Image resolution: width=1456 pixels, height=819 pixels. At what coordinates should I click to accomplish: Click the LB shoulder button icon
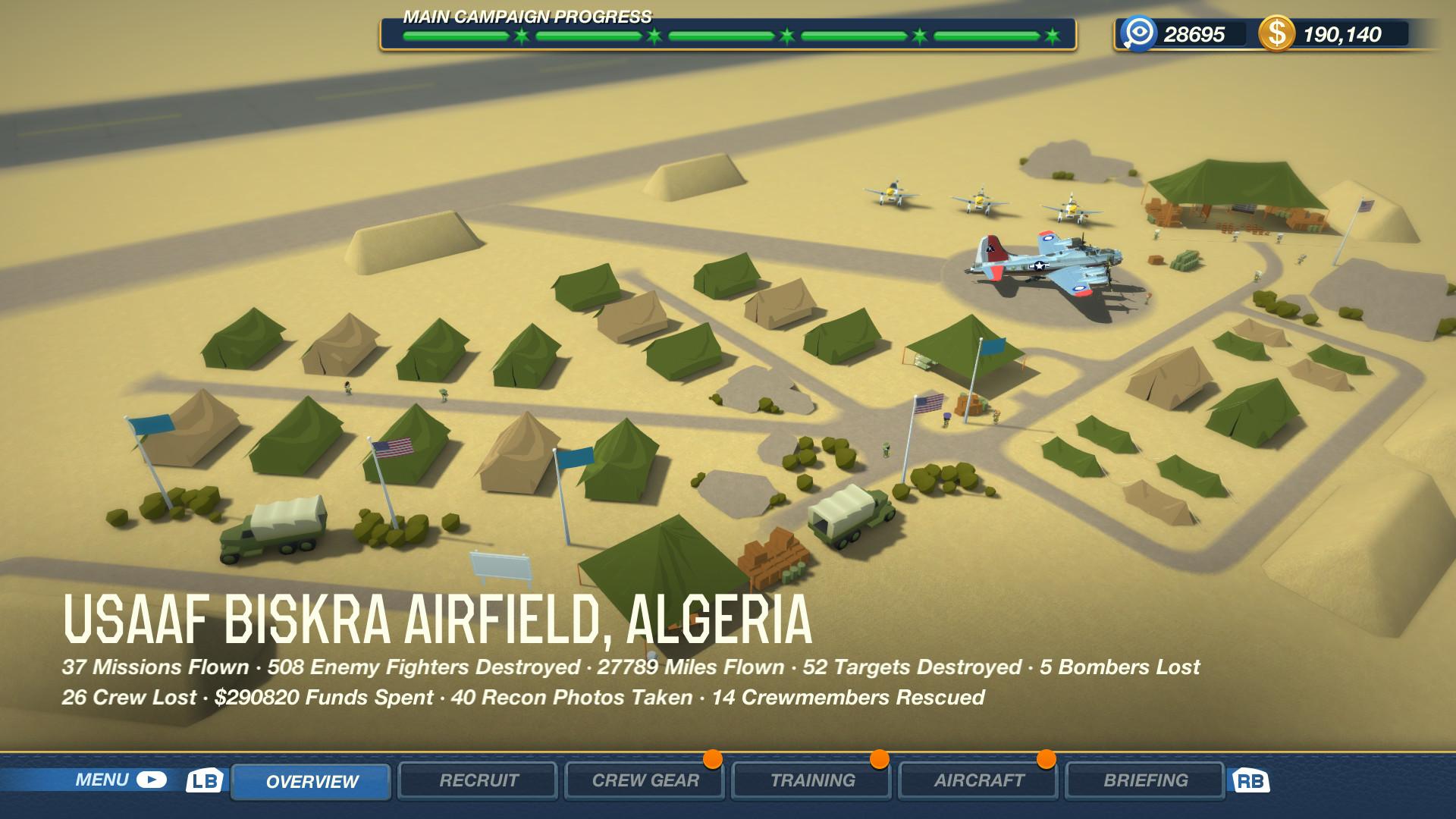(205, 780)
